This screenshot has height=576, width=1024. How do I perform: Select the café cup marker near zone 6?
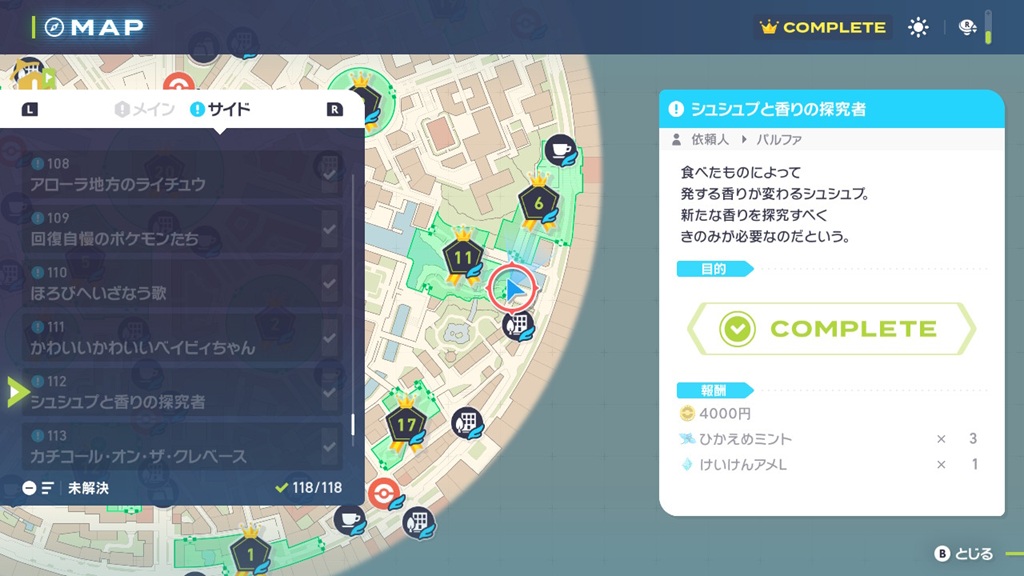pyautogui.click(x=562, y=149)
